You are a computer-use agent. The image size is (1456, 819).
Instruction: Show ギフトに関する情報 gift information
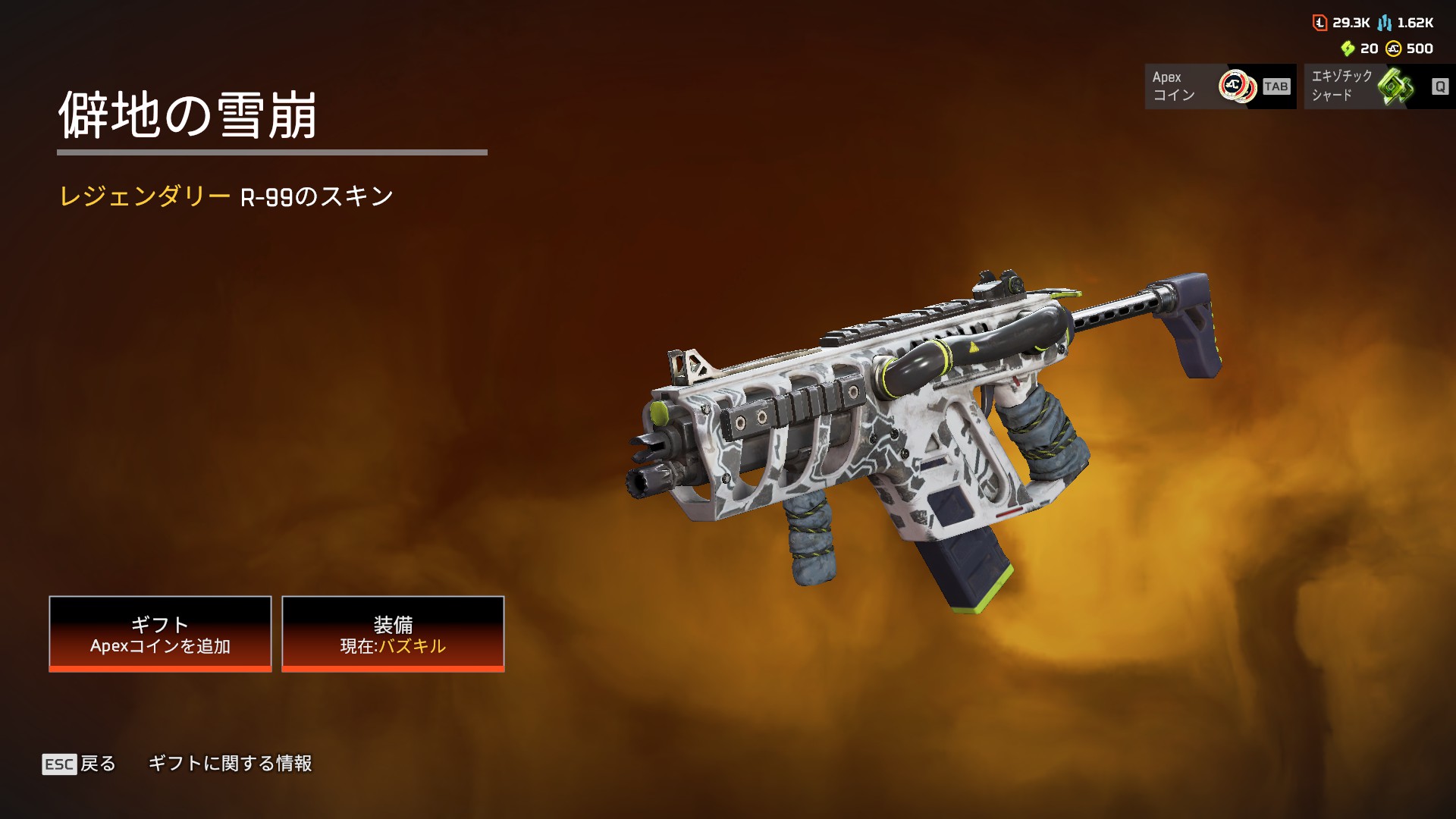[230, 764]
